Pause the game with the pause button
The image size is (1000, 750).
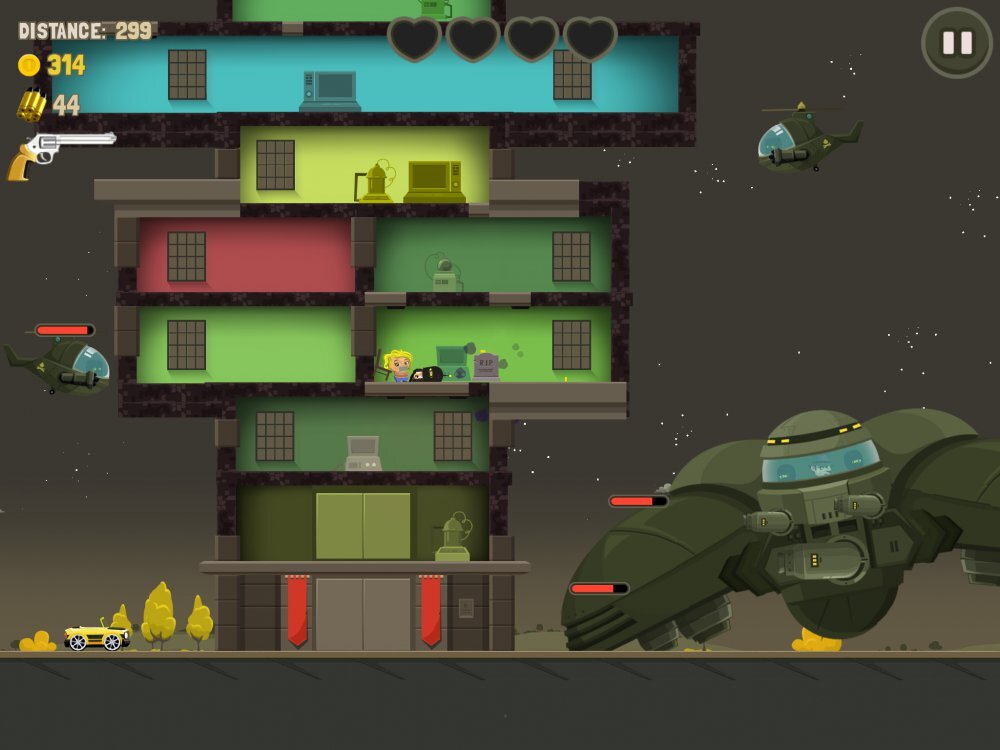(x=957, y=43)
